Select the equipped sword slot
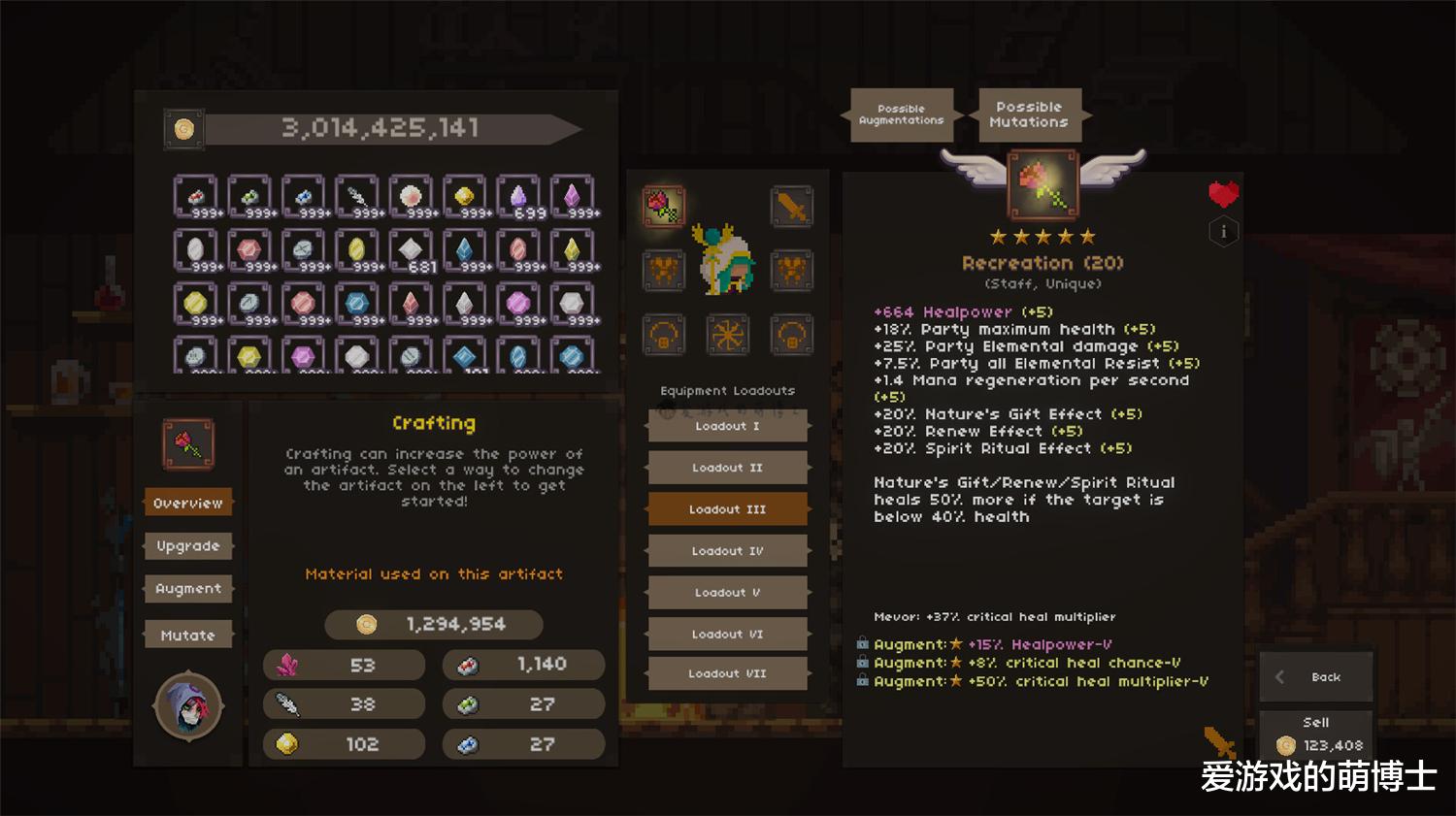 tap(792, 206)
